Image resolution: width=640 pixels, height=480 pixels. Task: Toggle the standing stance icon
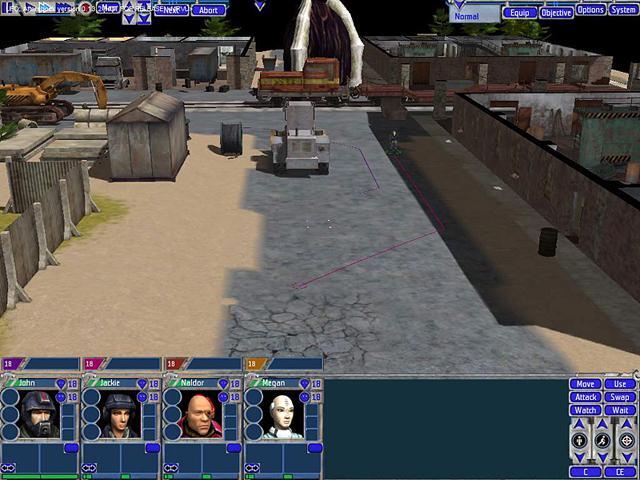[x=581, y=440]
